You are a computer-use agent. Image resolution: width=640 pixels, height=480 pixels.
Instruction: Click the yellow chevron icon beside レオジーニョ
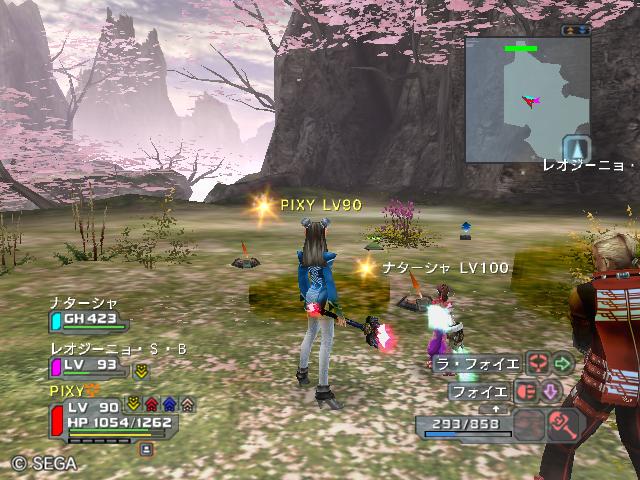pos(141,370)
